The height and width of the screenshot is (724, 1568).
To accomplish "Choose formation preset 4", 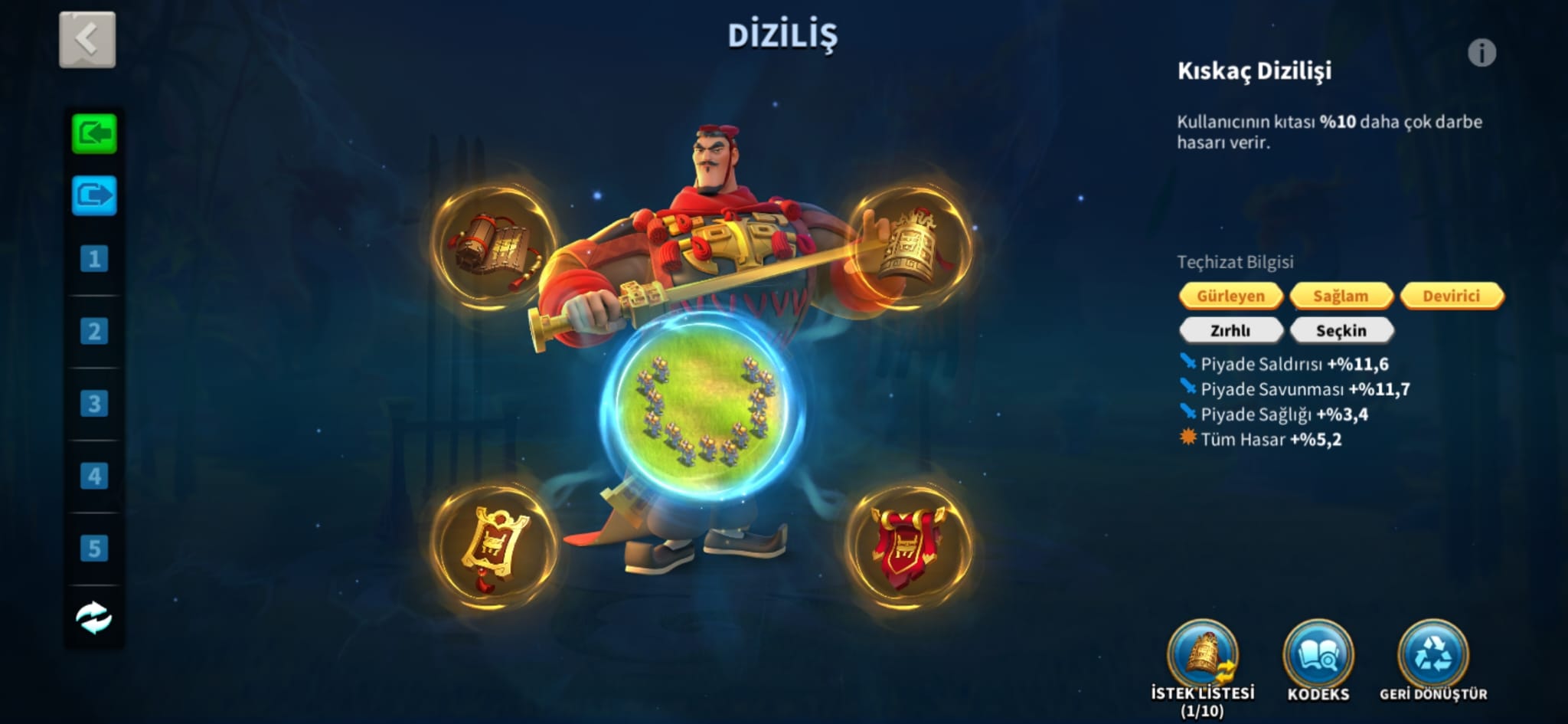I will [x=94, y=476].
